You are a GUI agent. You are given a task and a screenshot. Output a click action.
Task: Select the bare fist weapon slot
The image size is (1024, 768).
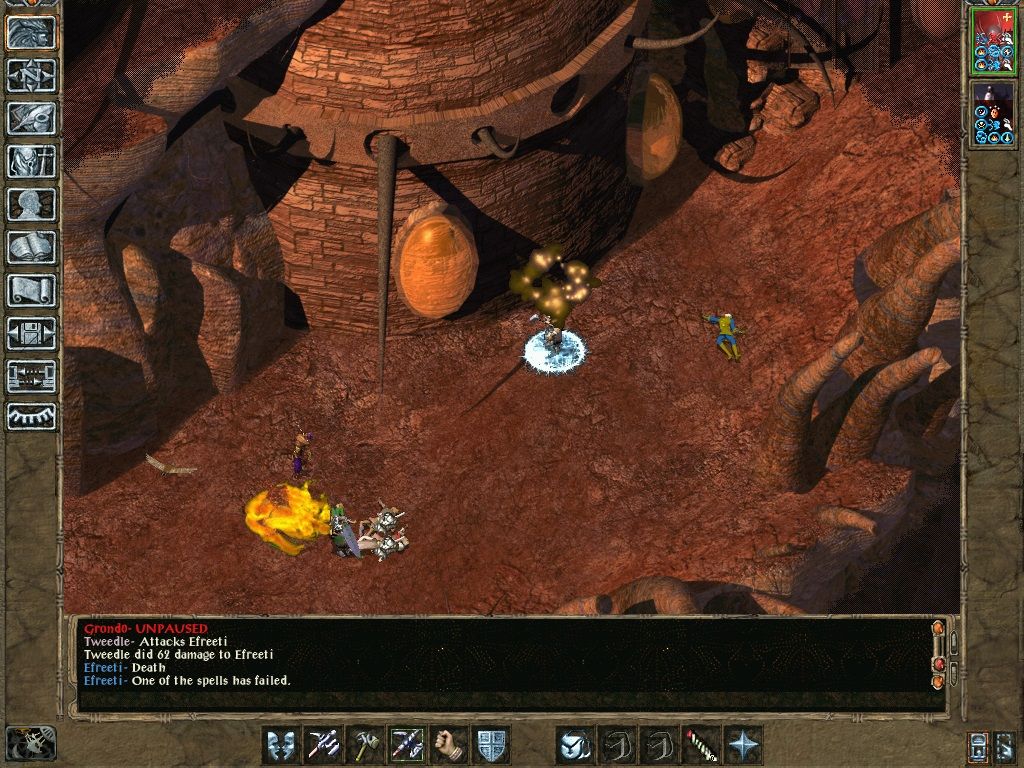point(448,745)
